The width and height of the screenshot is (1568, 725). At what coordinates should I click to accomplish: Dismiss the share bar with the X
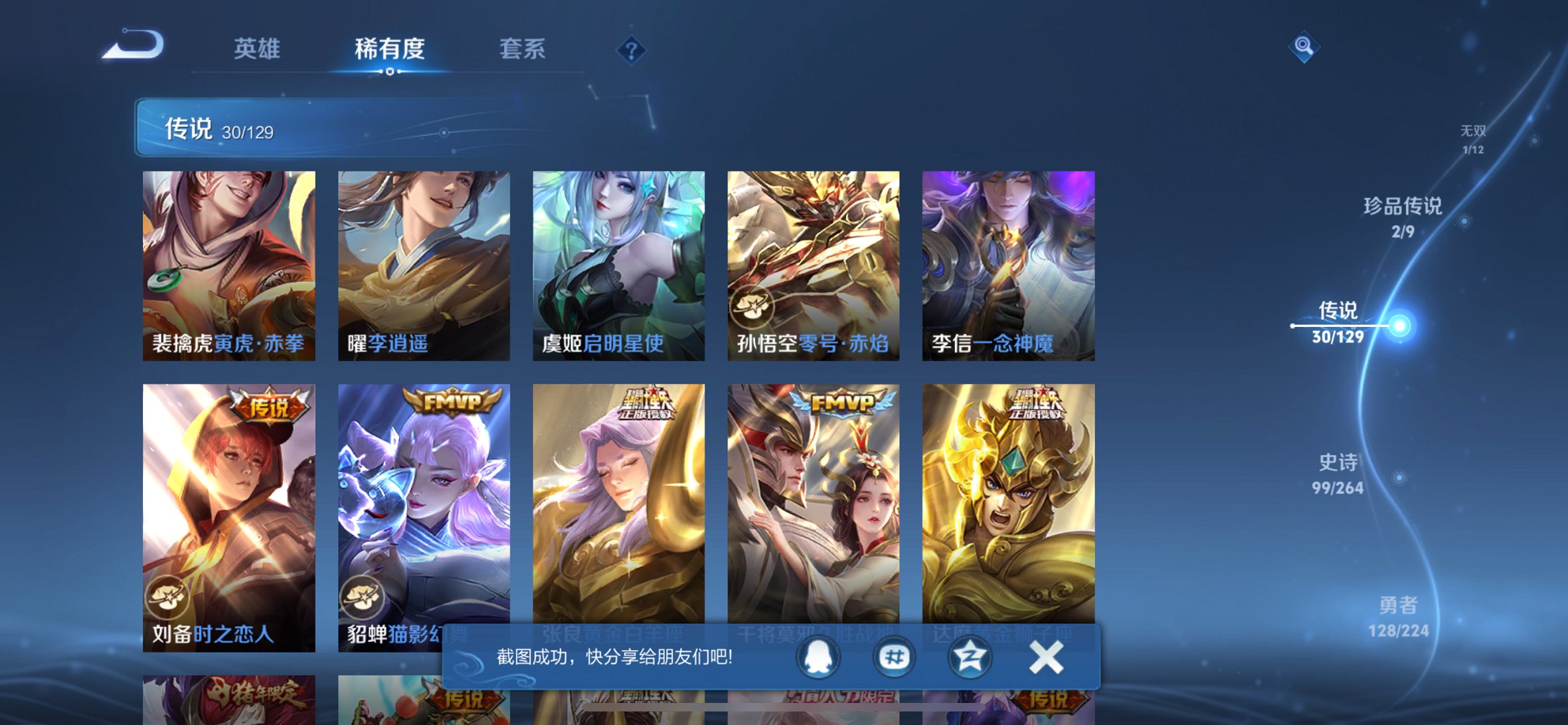tap(1047, 656)
